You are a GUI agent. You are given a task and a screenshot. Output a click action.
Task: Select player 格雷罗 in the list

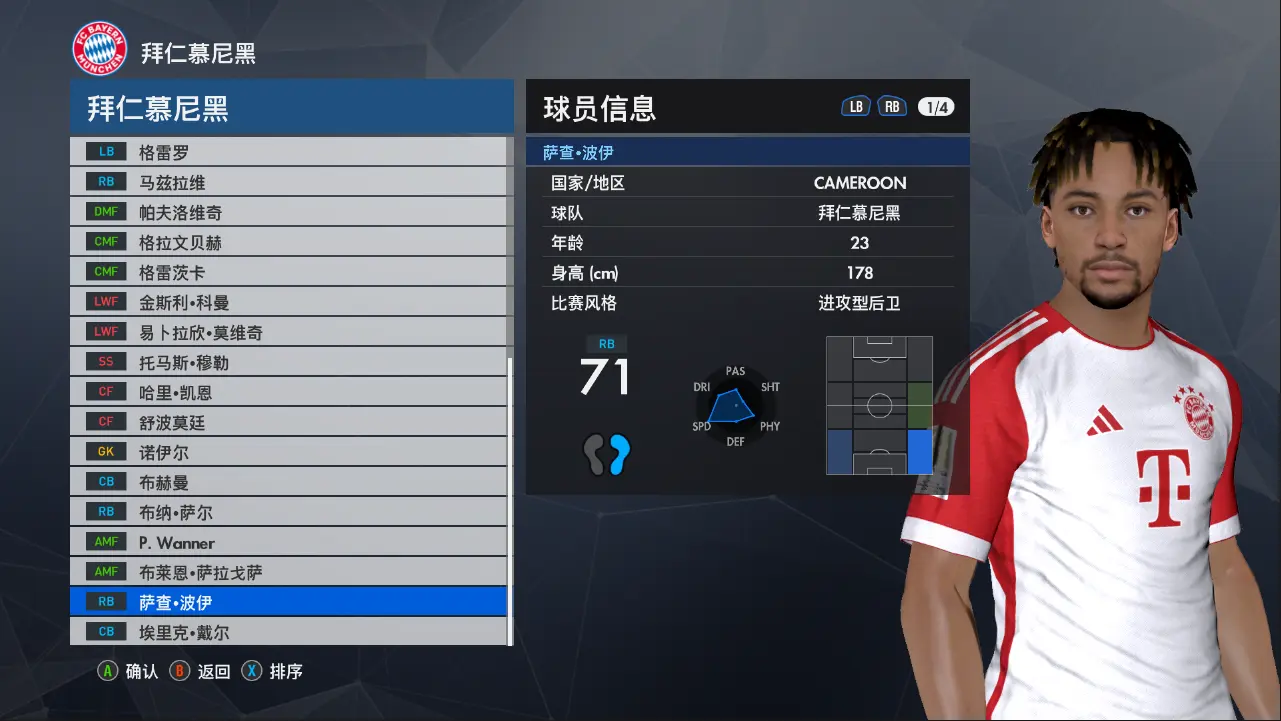(x=288, y=152)
